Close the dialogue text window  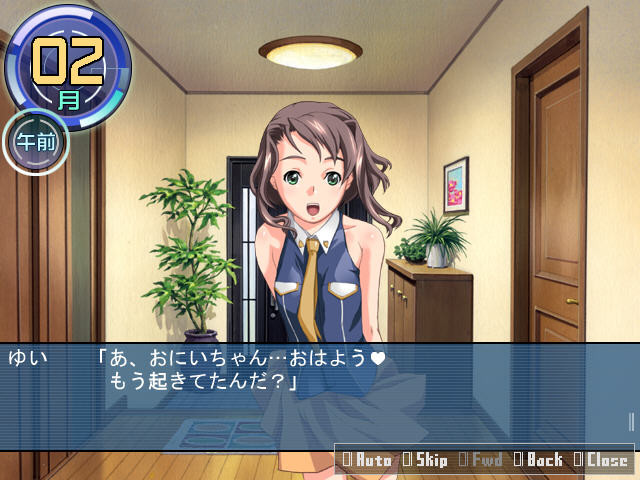pos(600,460)
